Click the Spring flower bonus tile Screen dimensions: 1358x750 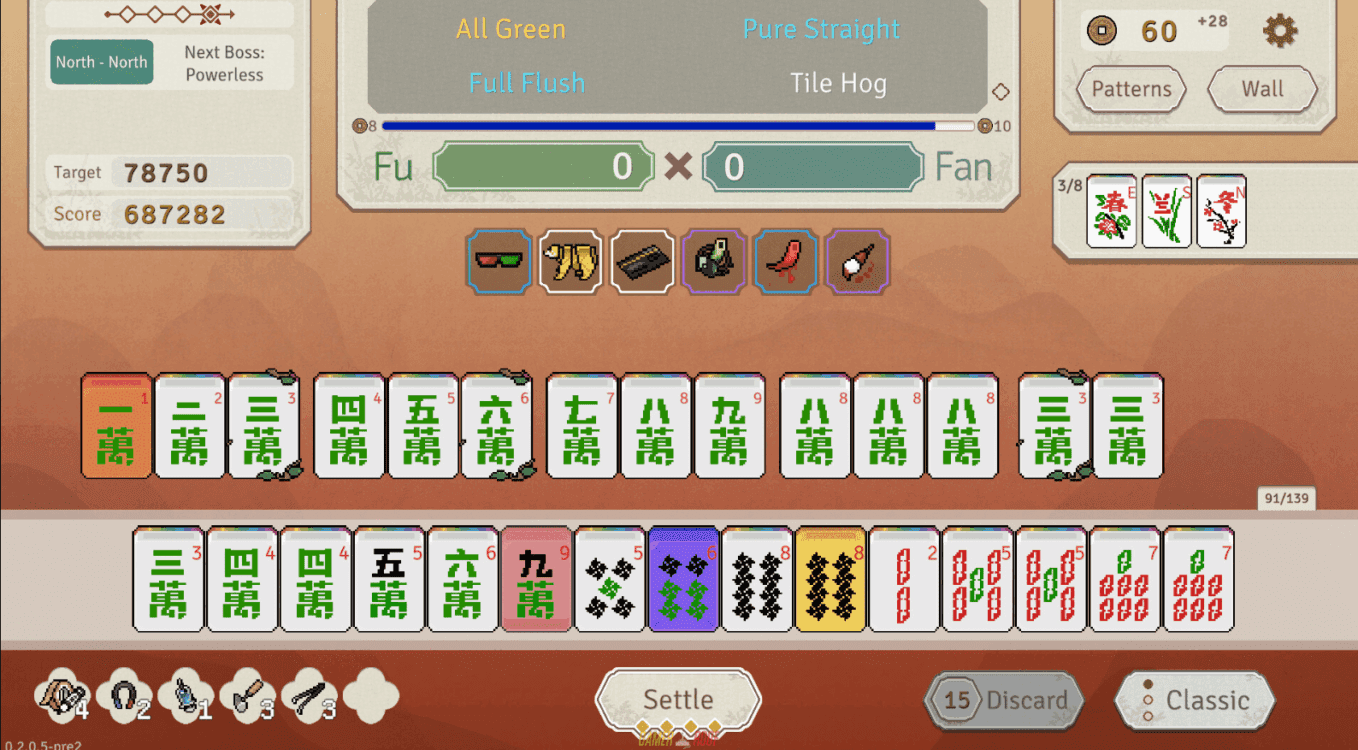pyautogui.click(x=1113, y=210)
